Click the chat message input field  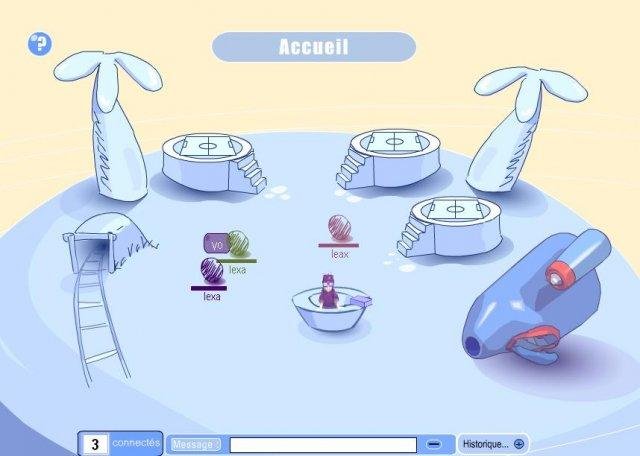pos(323,444)
